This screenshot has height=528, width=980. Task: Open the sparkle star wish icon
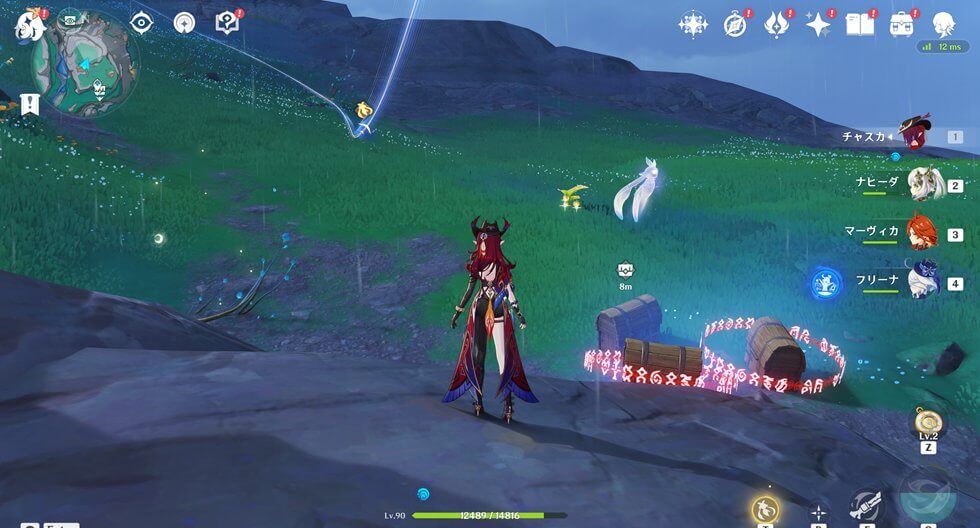(x=819, y=25)
